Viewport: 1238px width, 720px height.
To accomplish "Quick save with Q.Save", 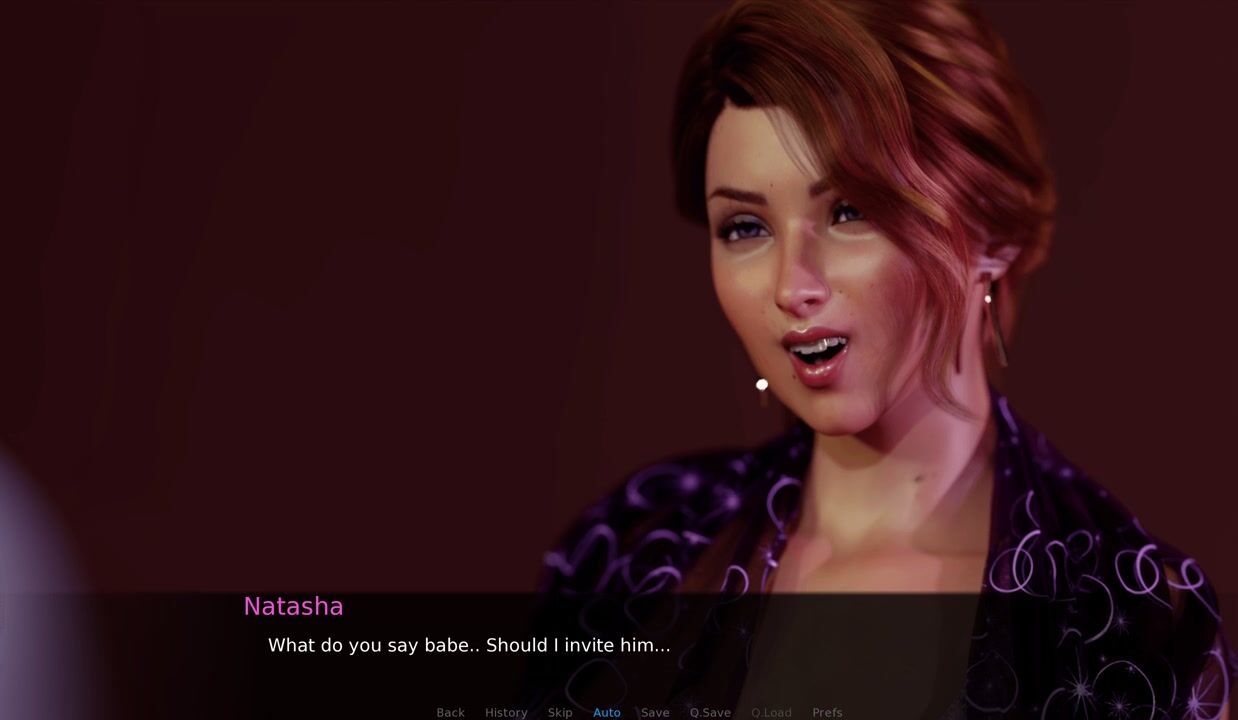I will pyautogui.click(x=710, y=712).
